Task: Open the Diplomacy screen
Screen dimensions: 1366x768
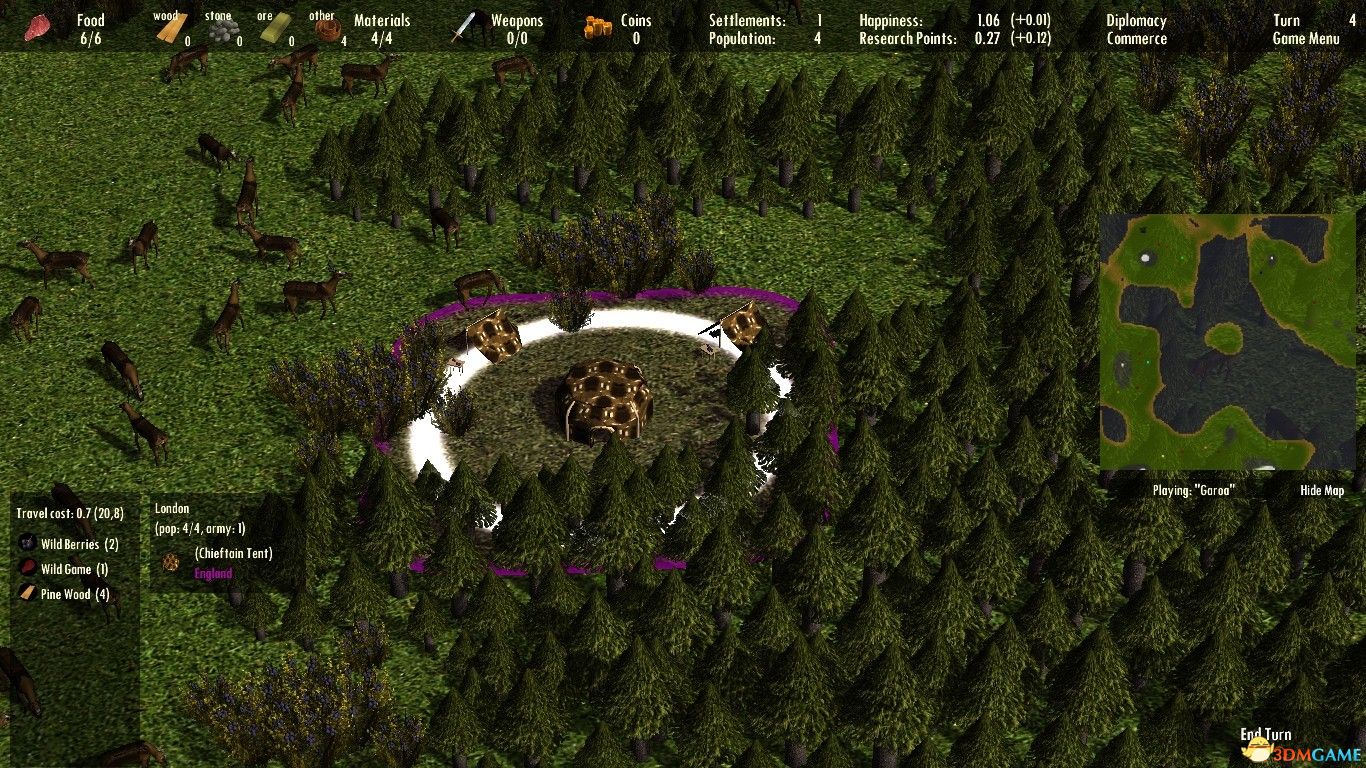Action: [1136, 21]
